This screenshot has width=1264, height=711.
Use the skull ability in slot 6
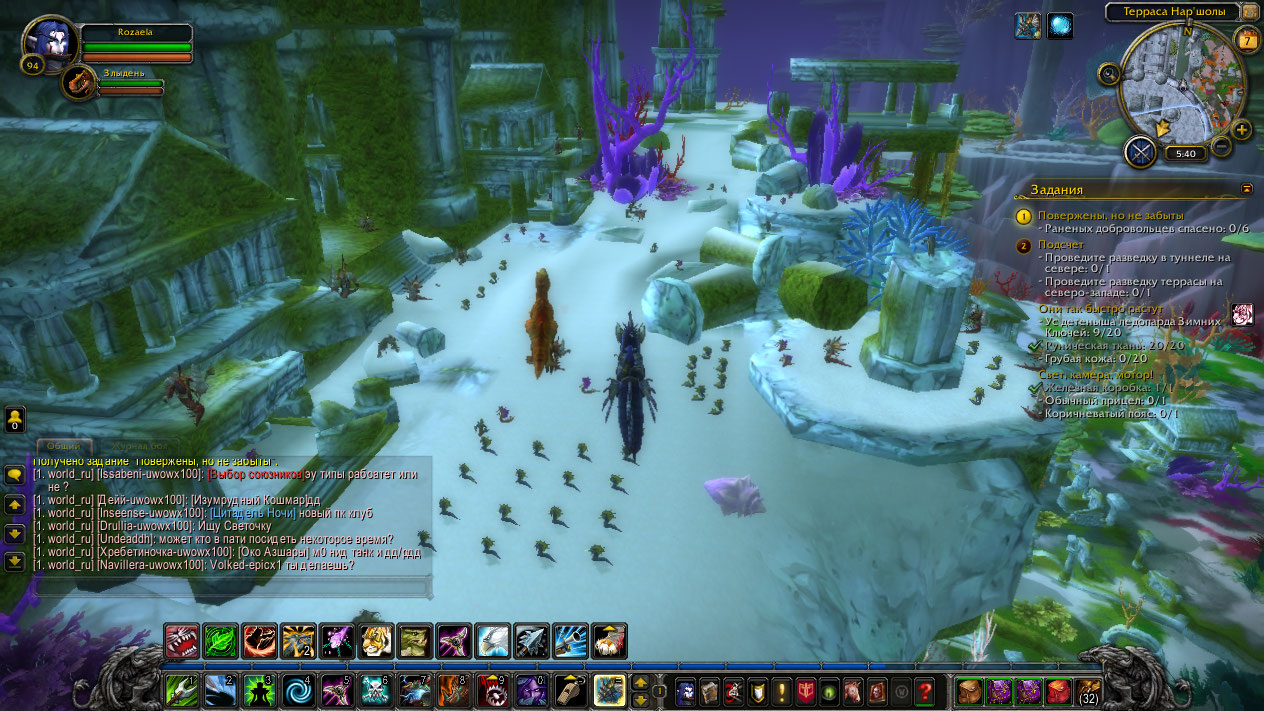375,691
